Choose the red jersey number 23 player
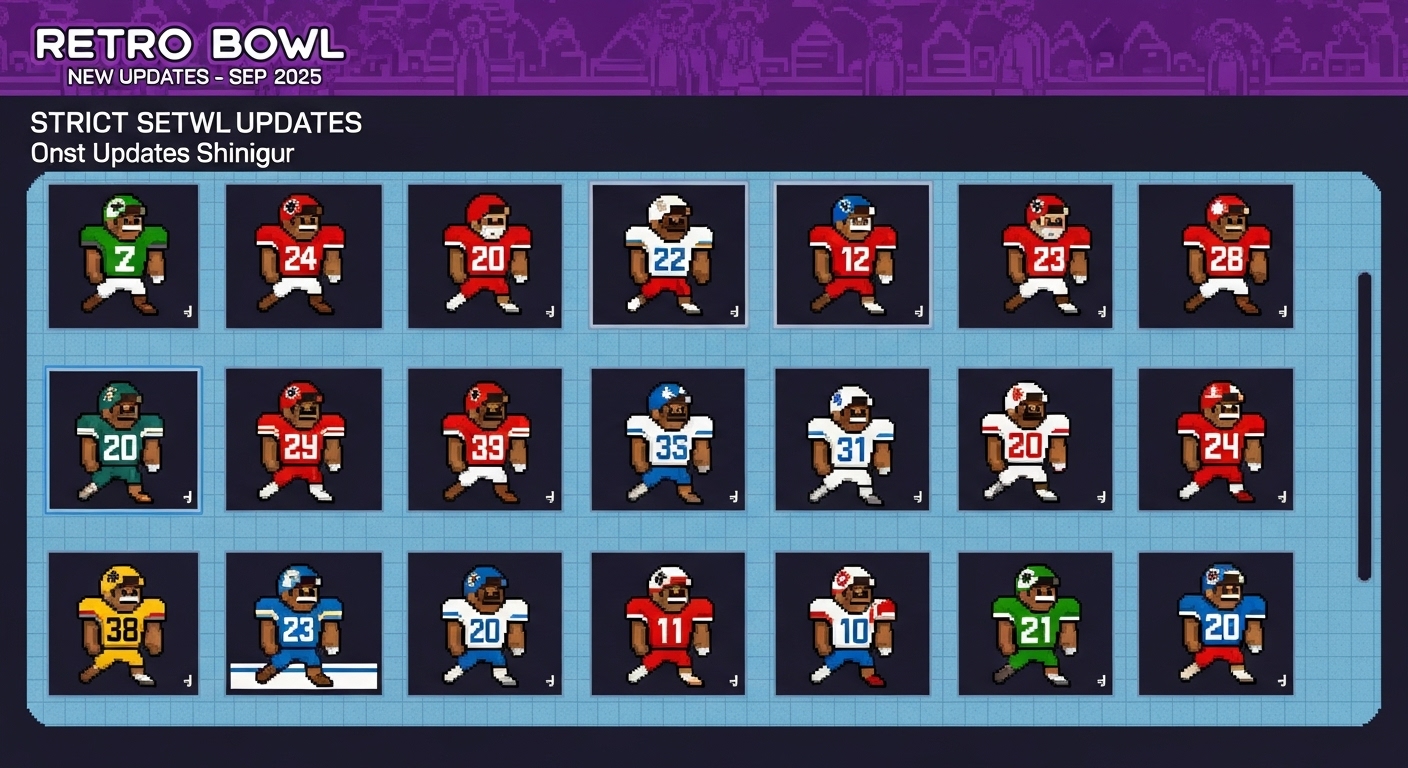 (1035, 256)
